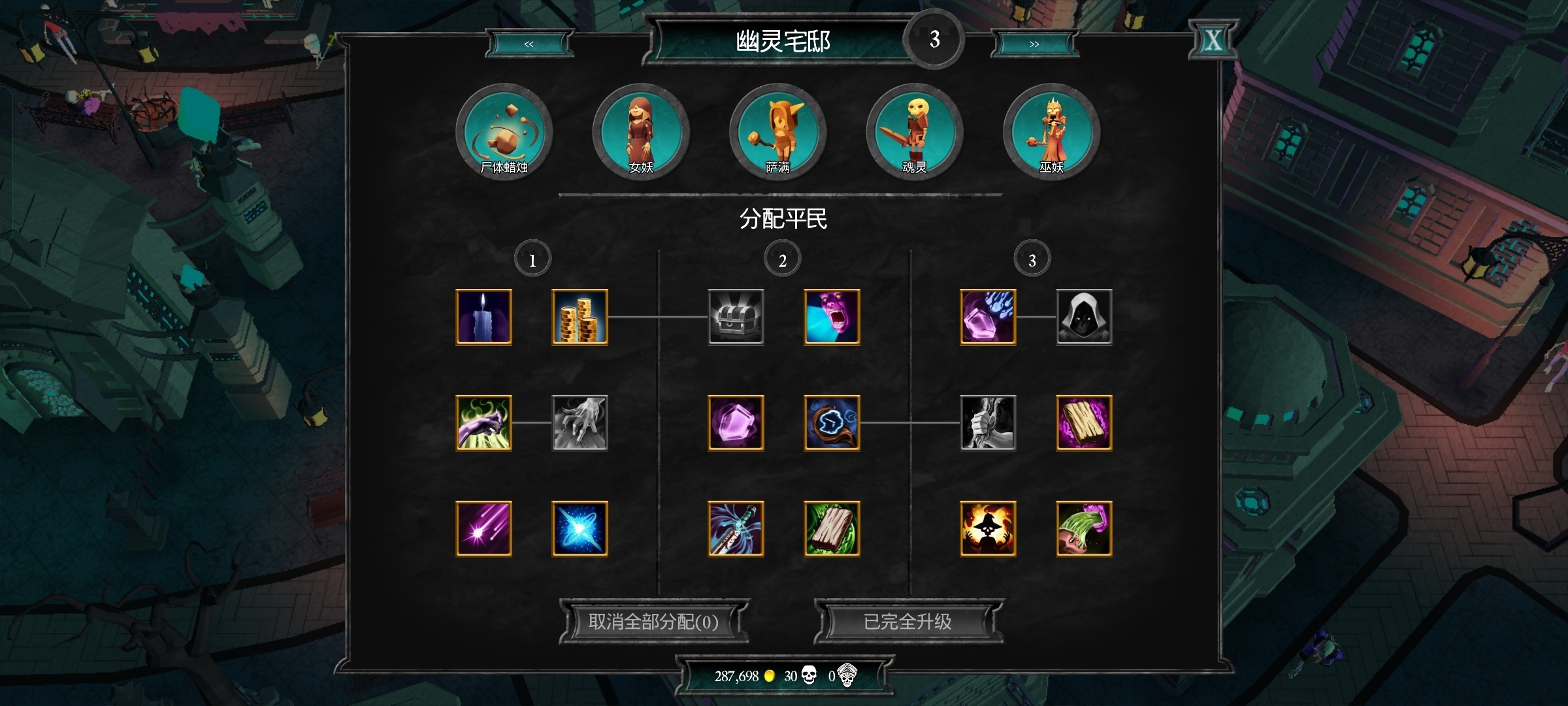
Task: Select the 尸体蜡烛 character portrait
Action: click(503, 131)
